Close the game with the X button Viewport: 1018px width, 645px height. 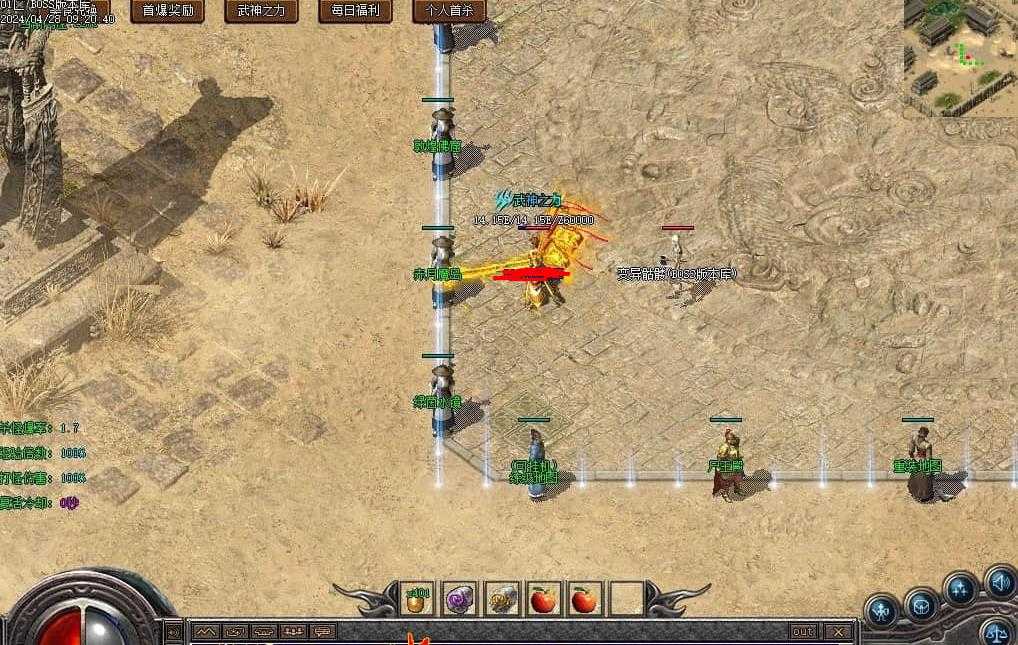point(838,632)
